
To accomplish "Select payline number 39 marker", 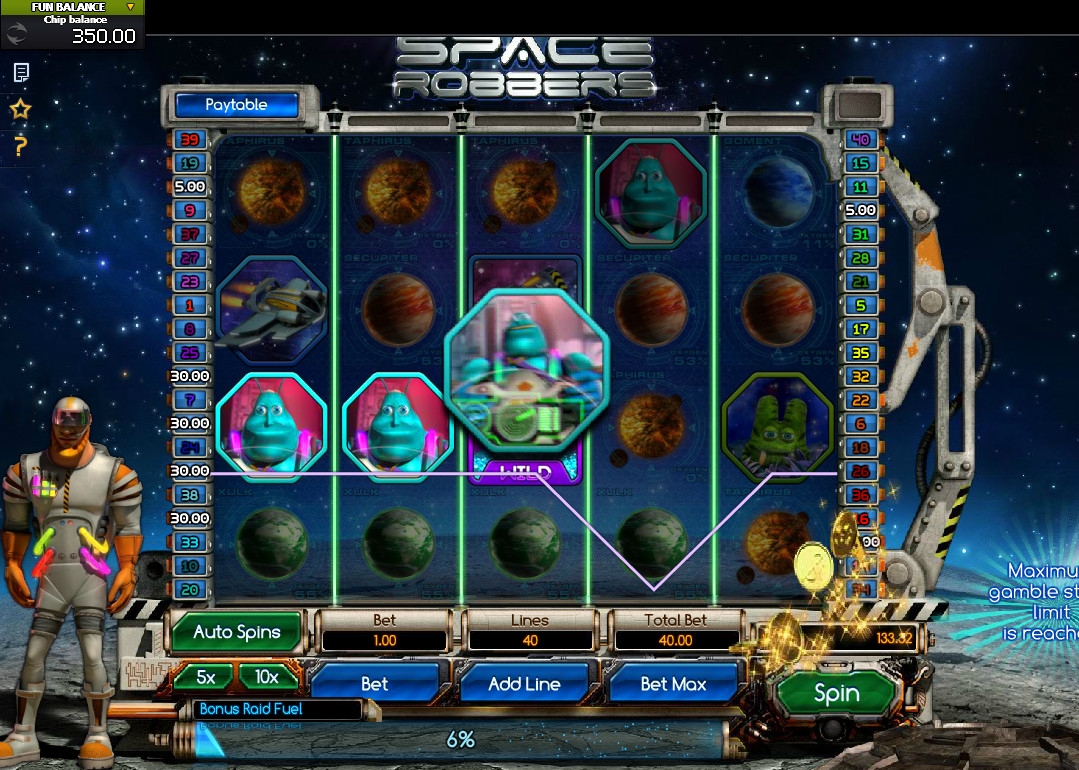I will 190,139.
